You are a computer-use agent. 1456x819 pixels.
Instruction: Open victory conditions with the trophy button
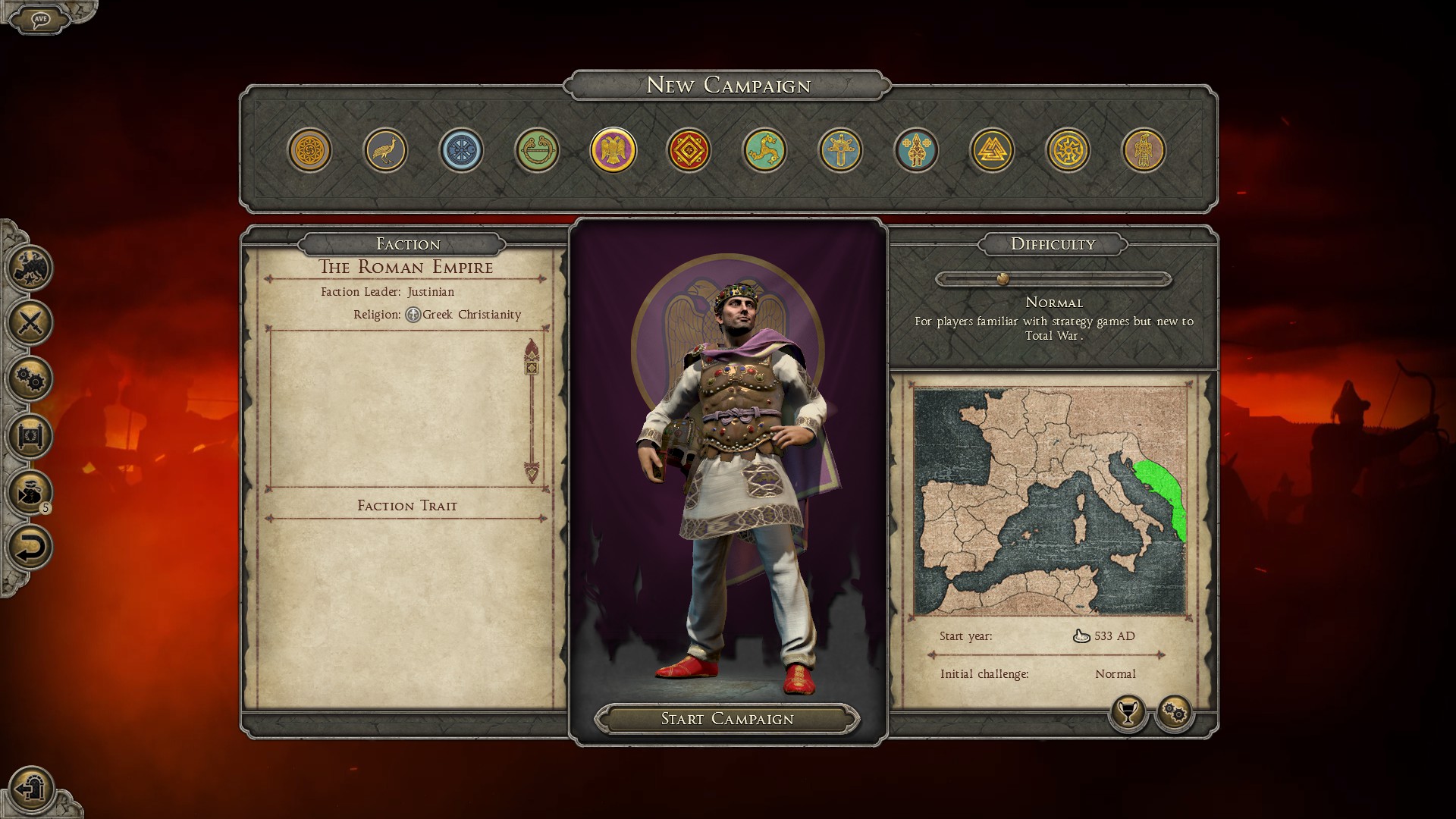pos(1128,713)
